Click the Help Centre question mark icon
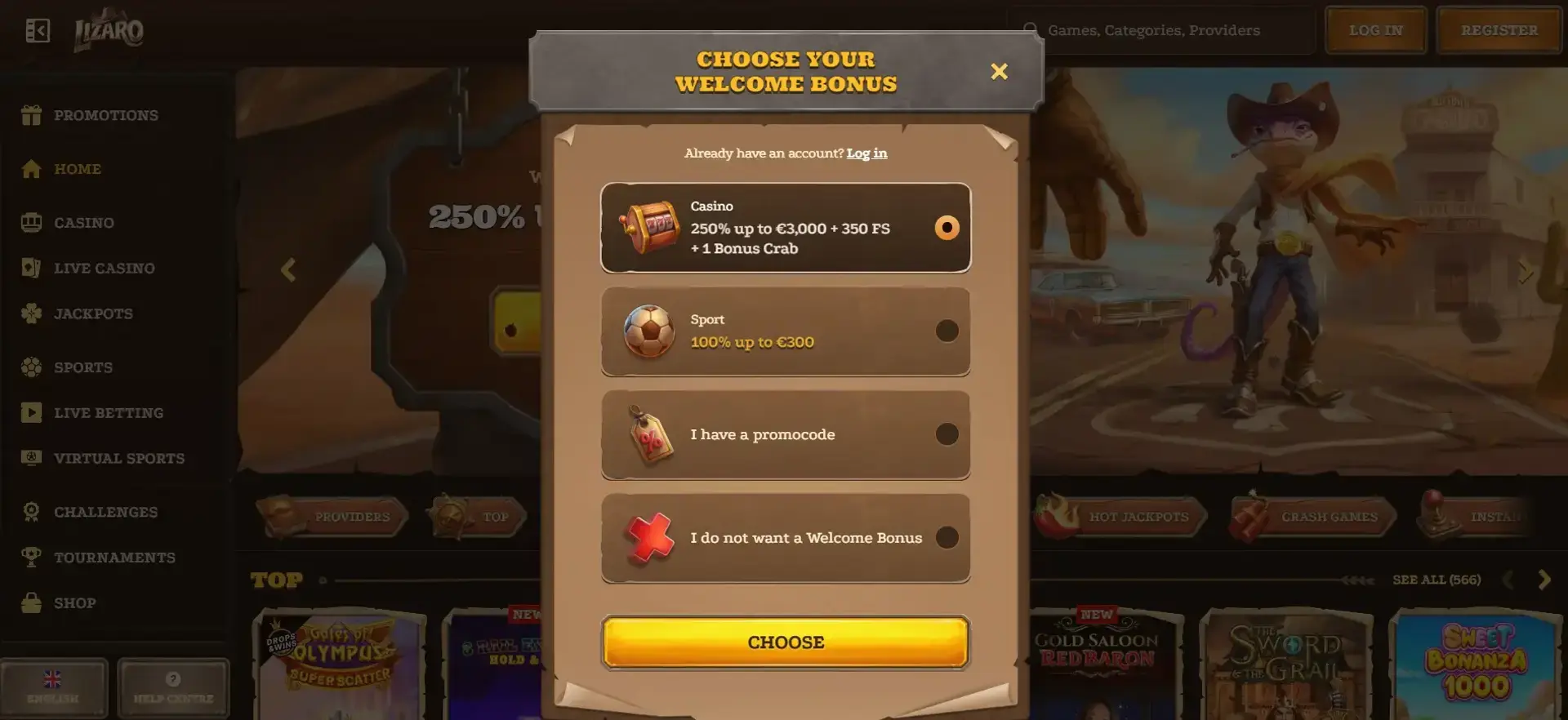The width and height of the screenshot is (1568, 720). click(x=172, y=678)
